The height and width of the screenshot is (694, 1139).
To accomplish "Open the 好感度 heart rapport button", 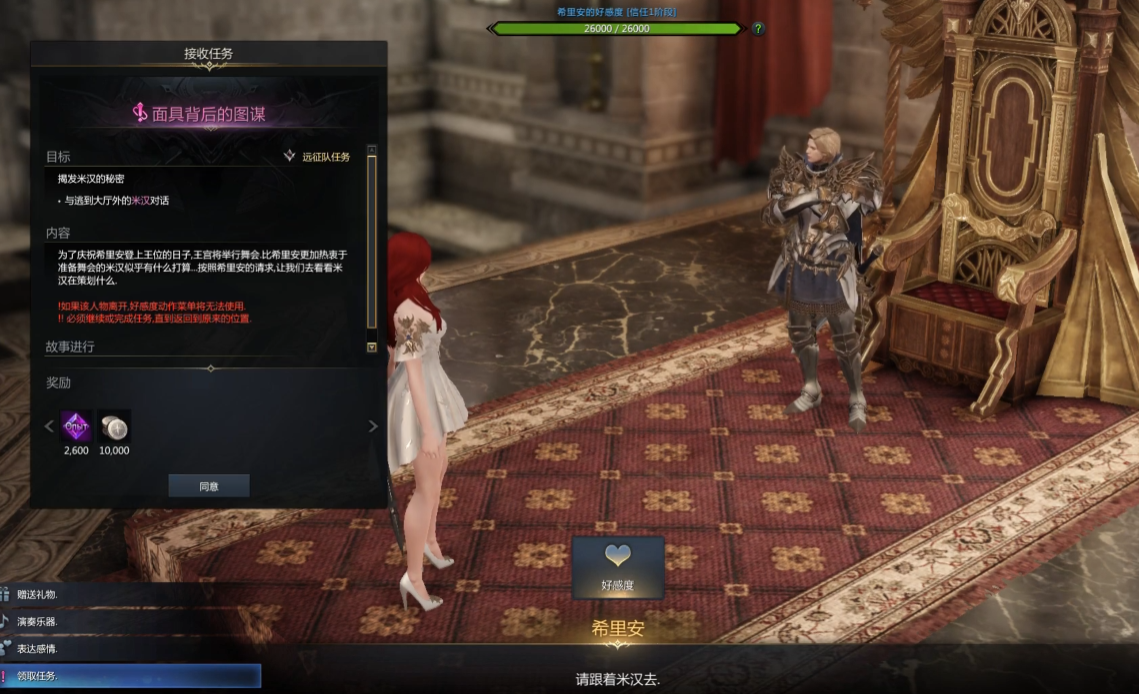I will (618, 567).
